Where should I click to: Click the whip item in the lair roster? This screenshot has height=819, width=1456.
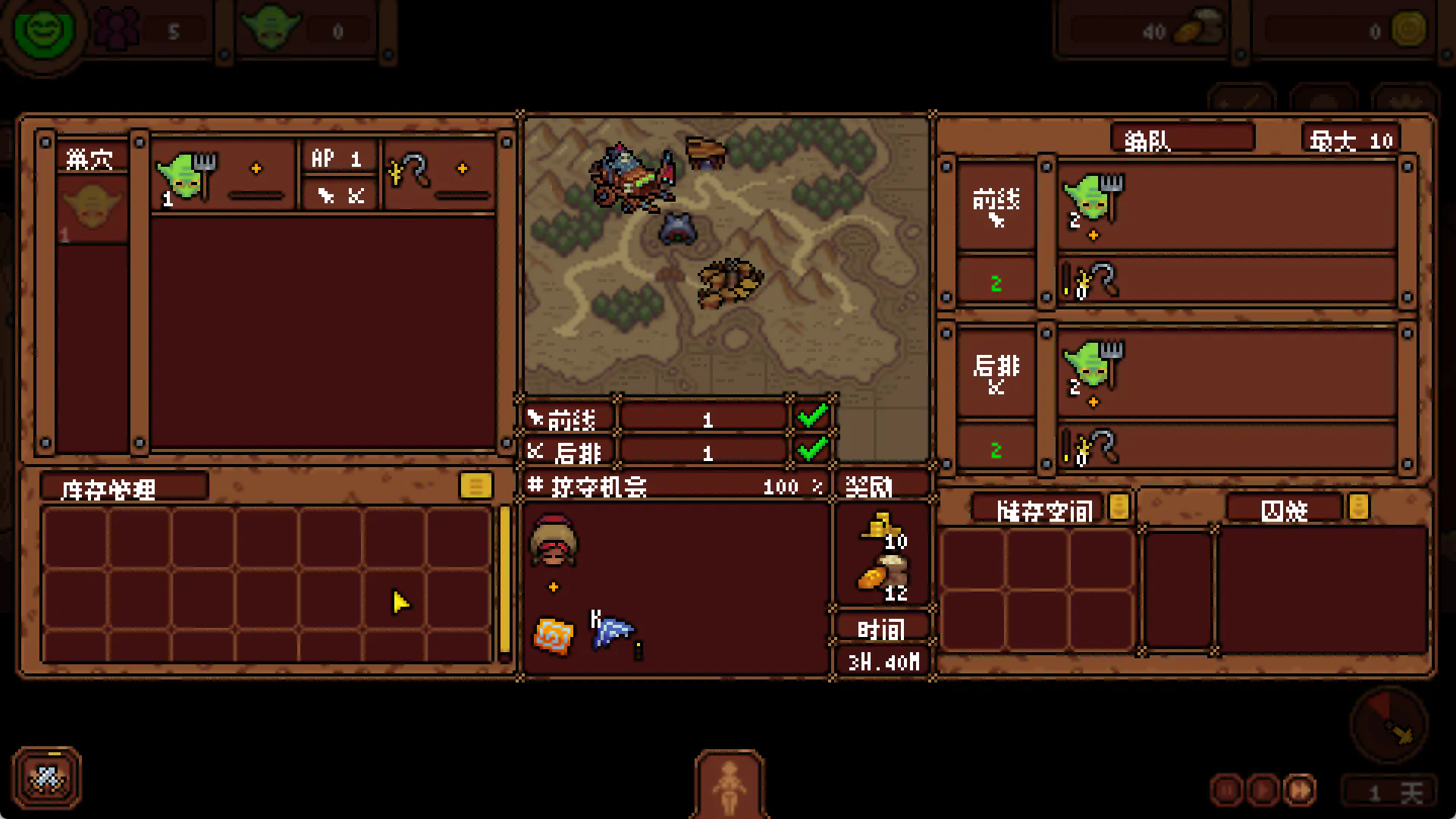[409, 171]
